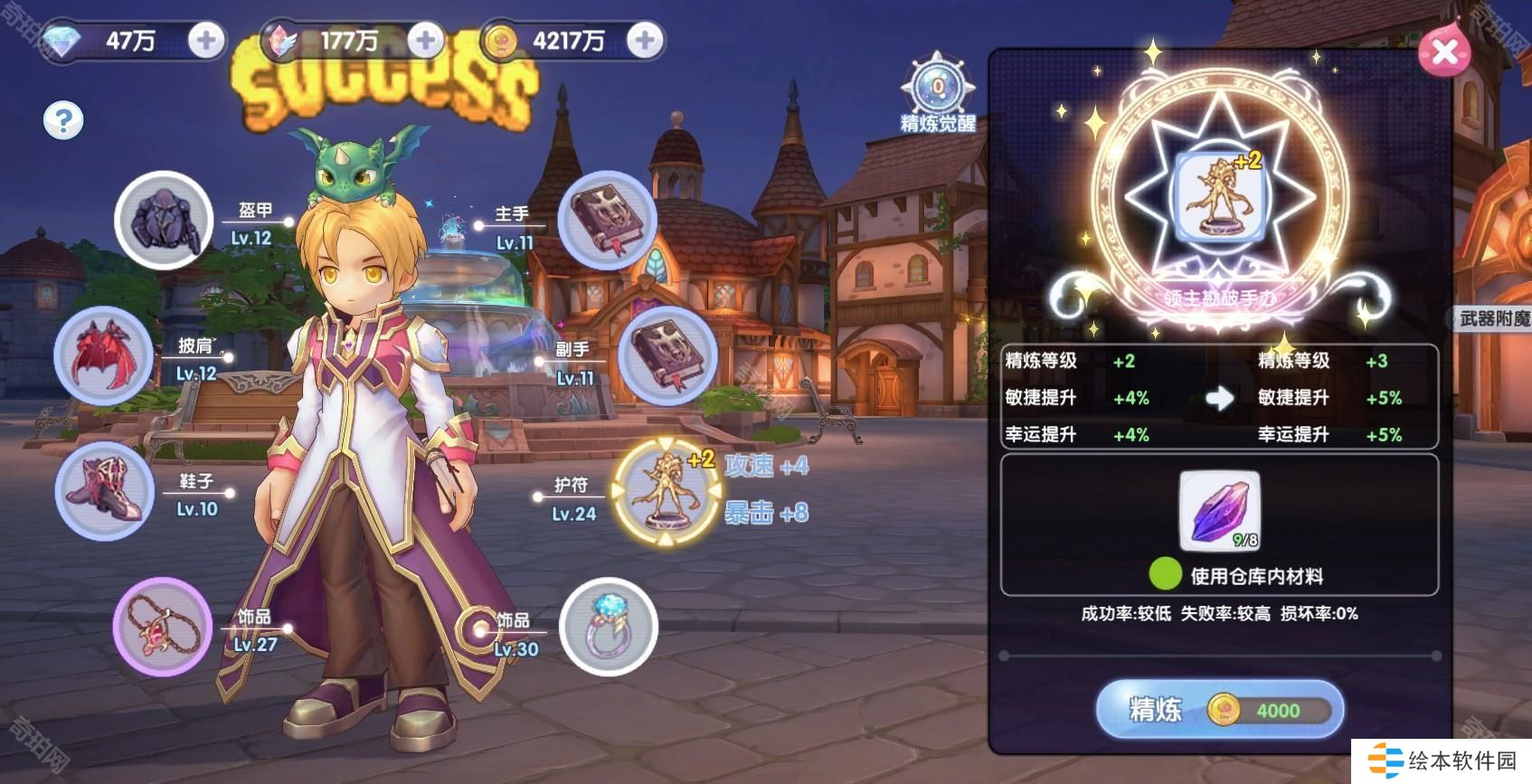The width and height of the screenshot is (1532, 784).
Task: Switch to the 武器附魔 weapon enchant tab
Action: [1493, 317]
